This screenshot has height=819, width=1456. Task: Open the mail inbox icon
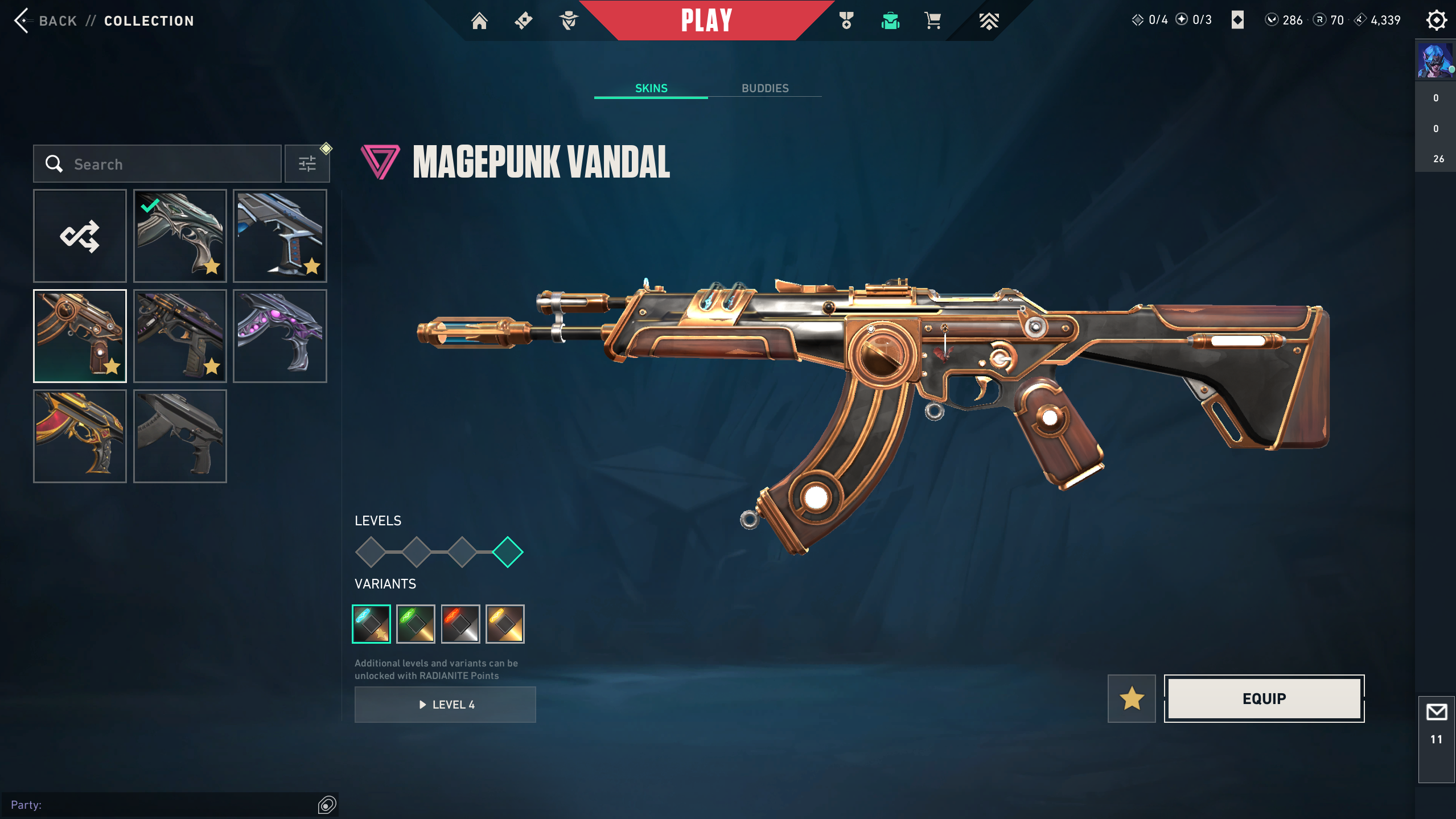(x=1436, y=713)
